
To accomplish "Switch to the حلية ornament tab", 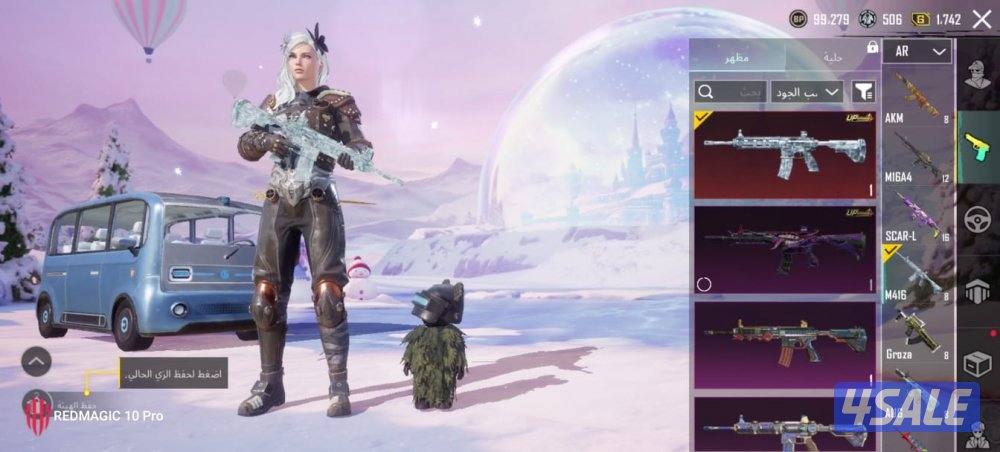I will 832,57.
